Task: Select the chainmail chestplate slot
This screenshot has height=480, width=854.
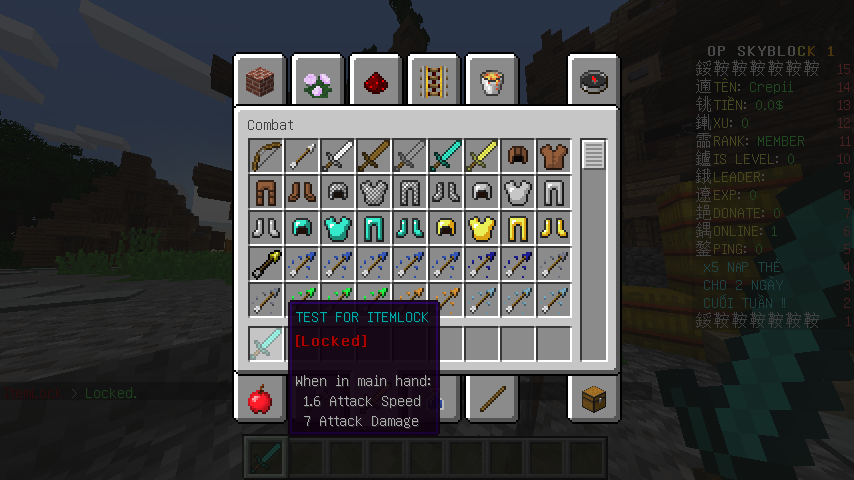Action: (x=374, y=192)
